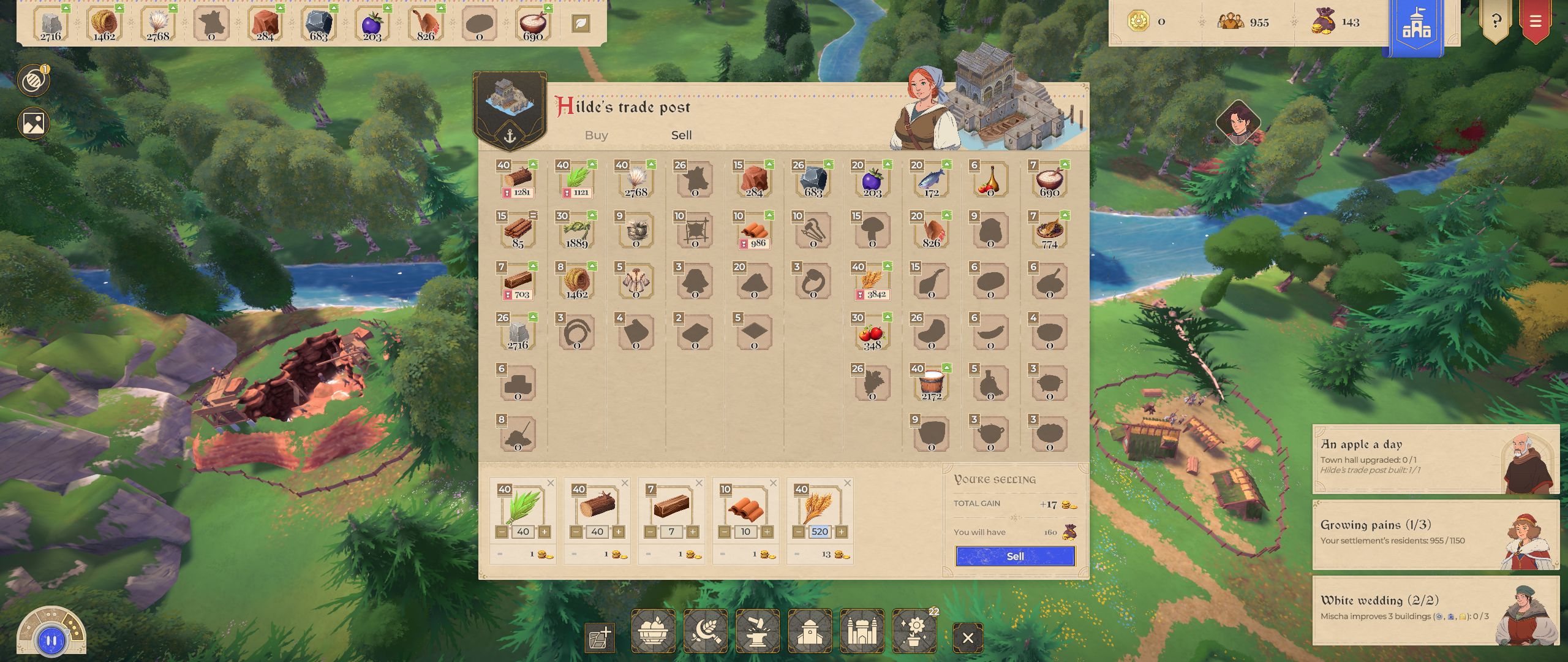Image resolution: width=1568 pixels, height=662 pixels.
Task: Confirm the trade with the Sell button
Action: 1015,556
